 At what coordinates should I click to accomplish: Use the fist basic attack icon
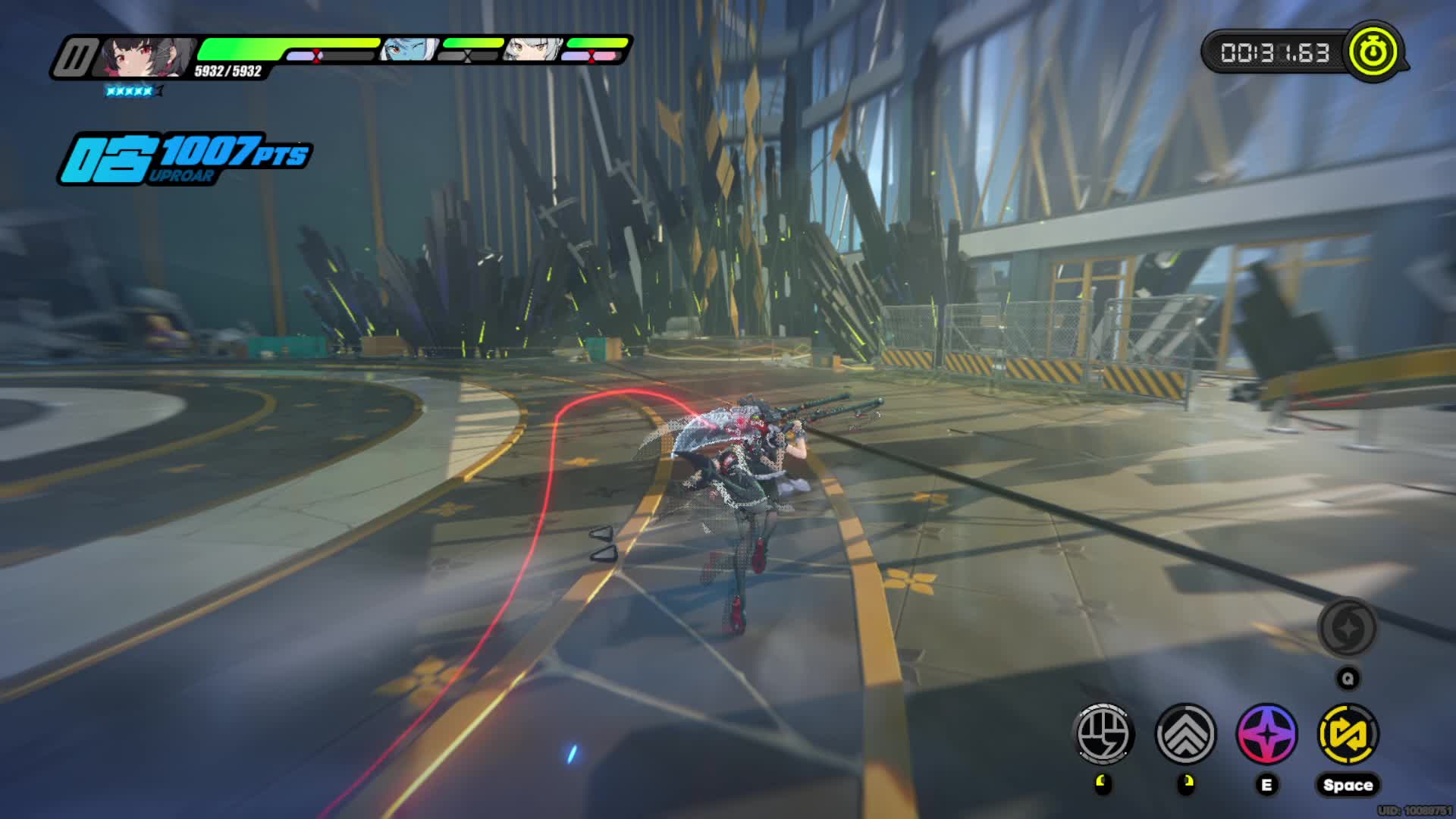click(x=1105, y=733)
